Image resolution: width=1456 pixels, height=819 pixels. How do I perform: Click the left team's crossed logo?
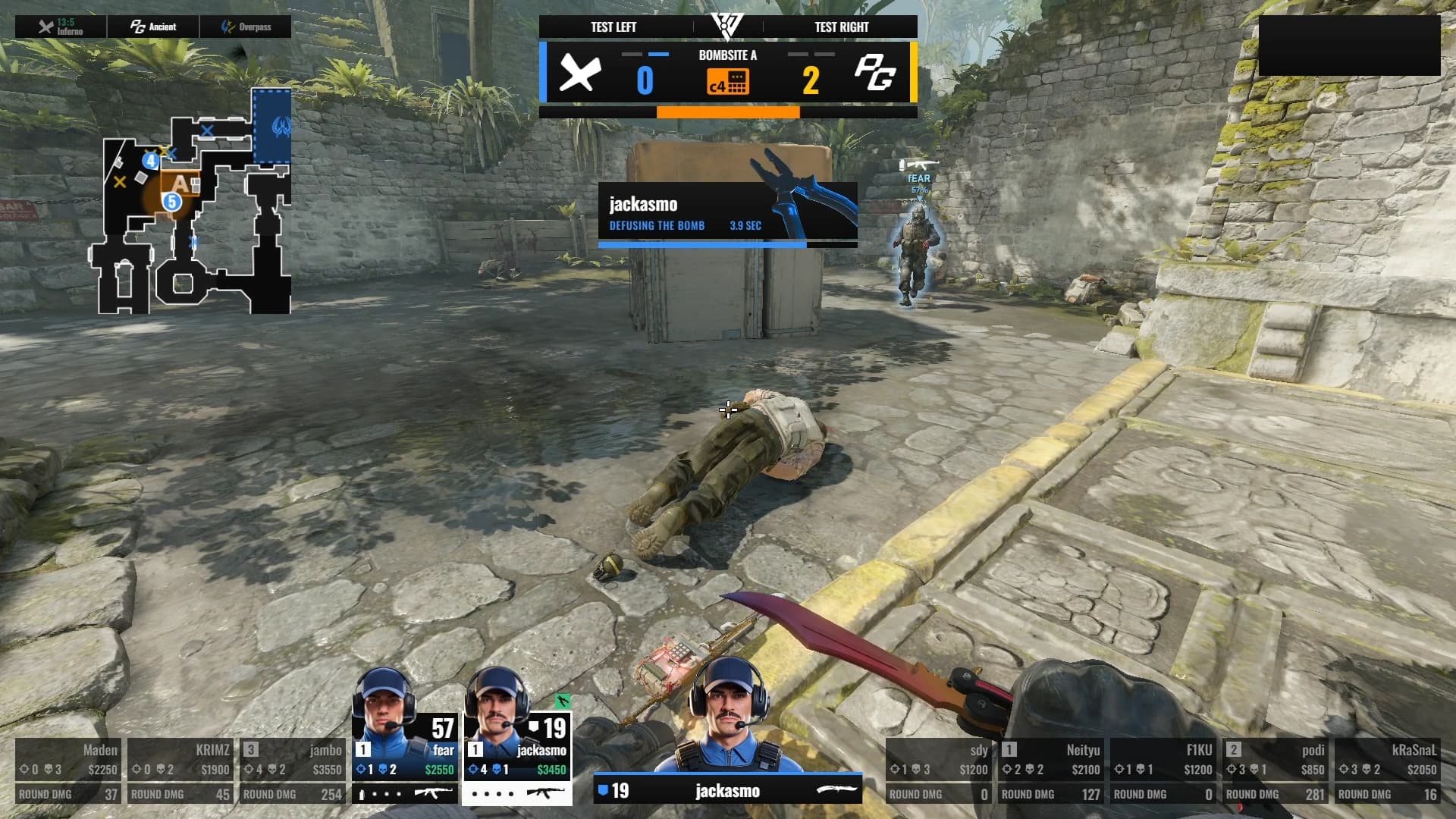[580, 74]
